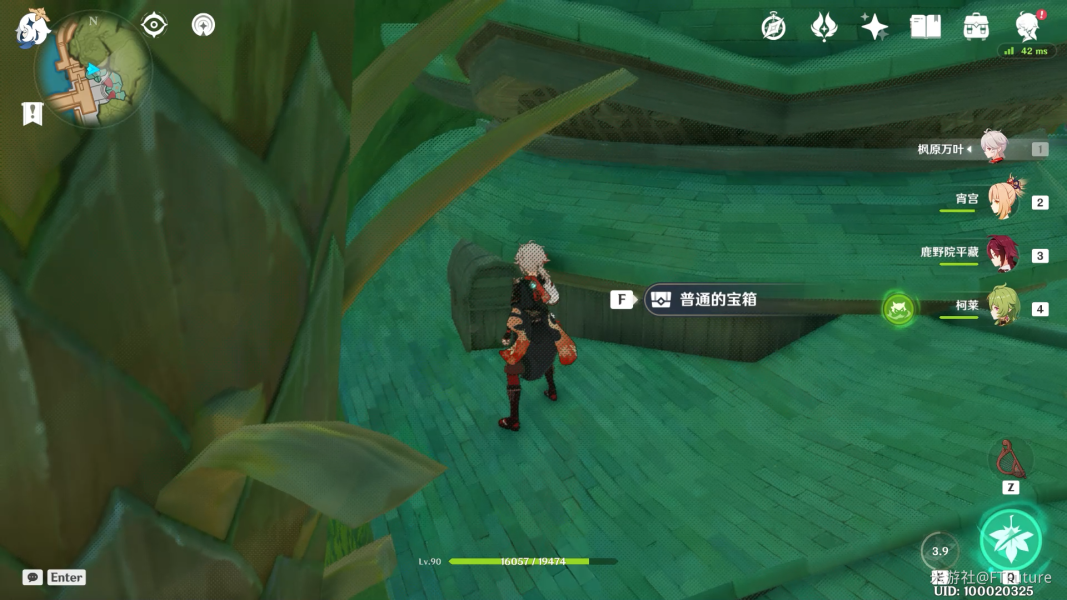This screenshot has width=1067, height=600.
Task: Open the inventory backpack icon
Action: point(976,27)
